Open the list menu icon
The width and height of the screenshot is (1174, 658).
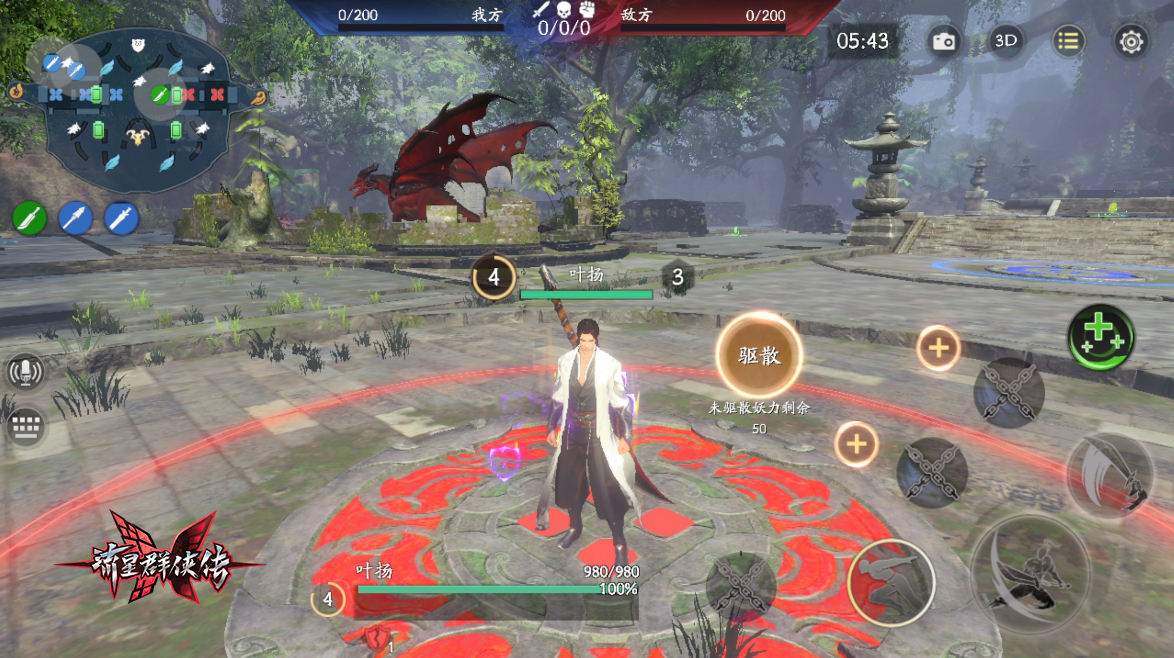pyautogui.click(x=1068, y=41)
